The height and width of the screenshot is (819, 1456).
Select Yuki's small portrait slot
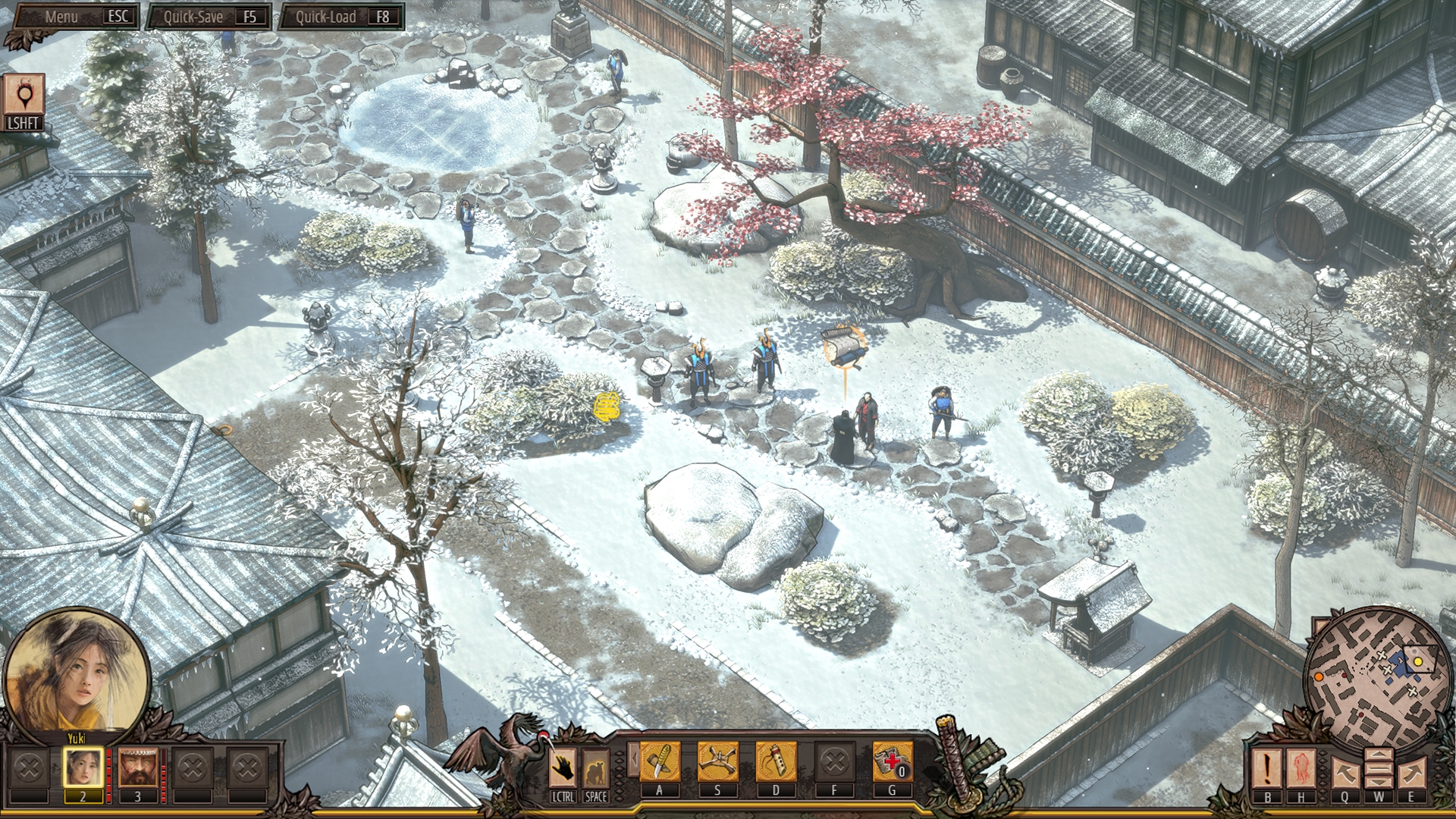tap(83, 767)
